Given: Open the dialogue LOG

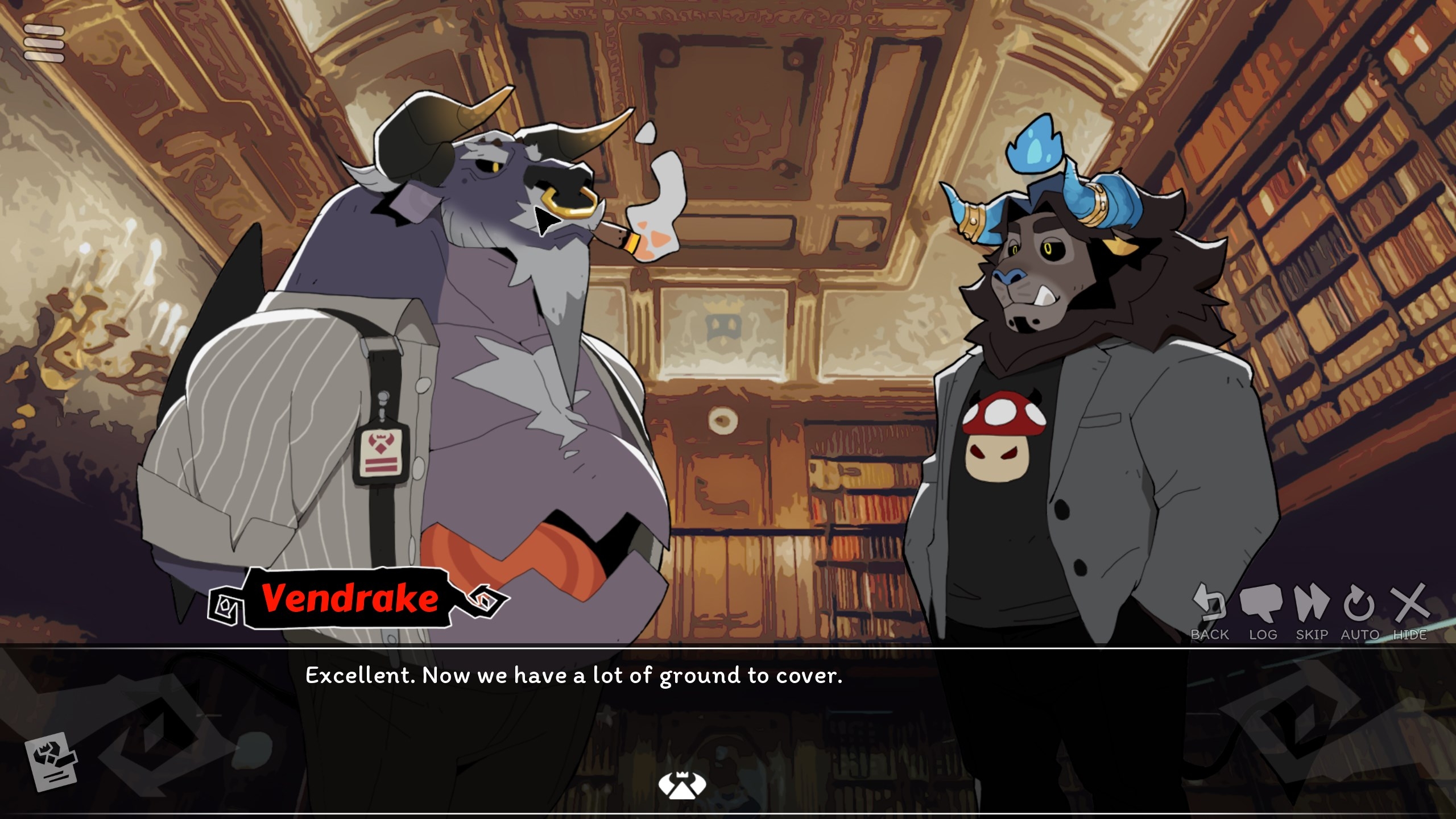Looking at the screenshot, I should click(x=1262, y=611).
